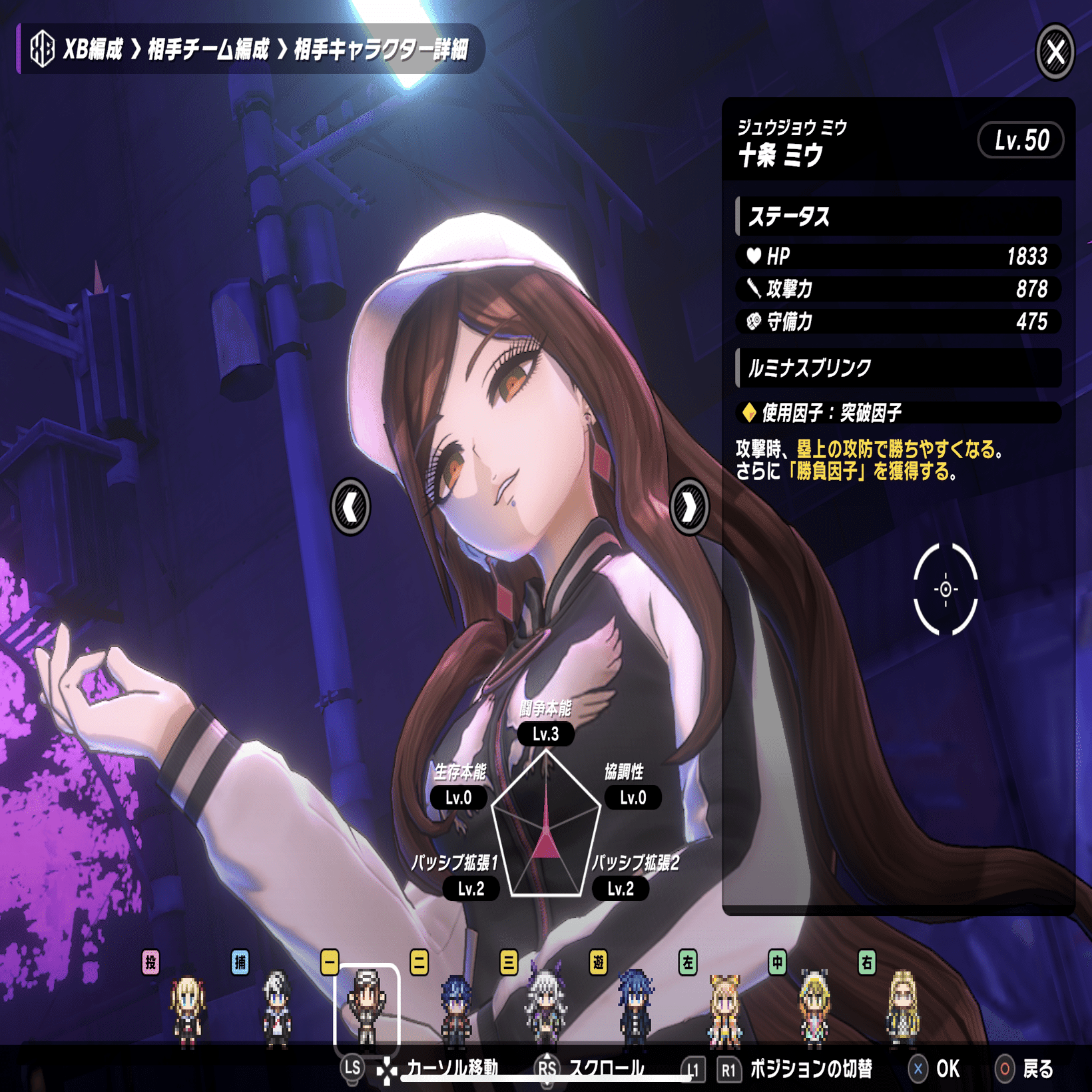The image size is (1092, 1092).
Task: View the right field (右) character sprite
Action: [x=903, y=1009]
